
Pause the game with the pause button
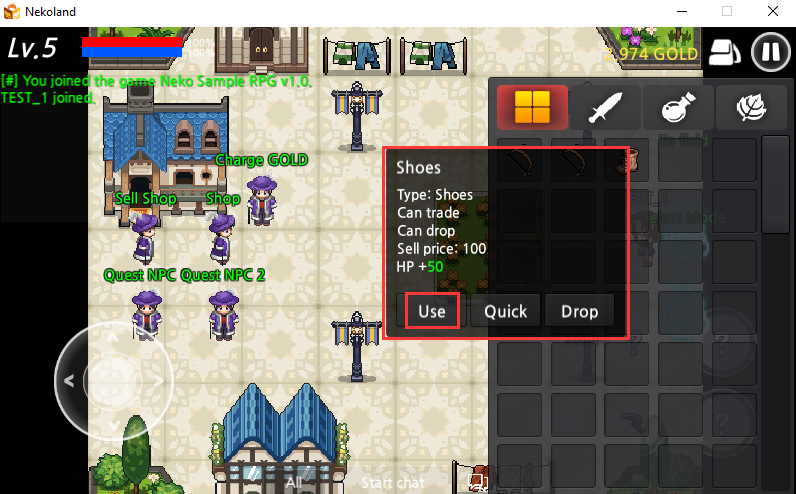(770, 51)
